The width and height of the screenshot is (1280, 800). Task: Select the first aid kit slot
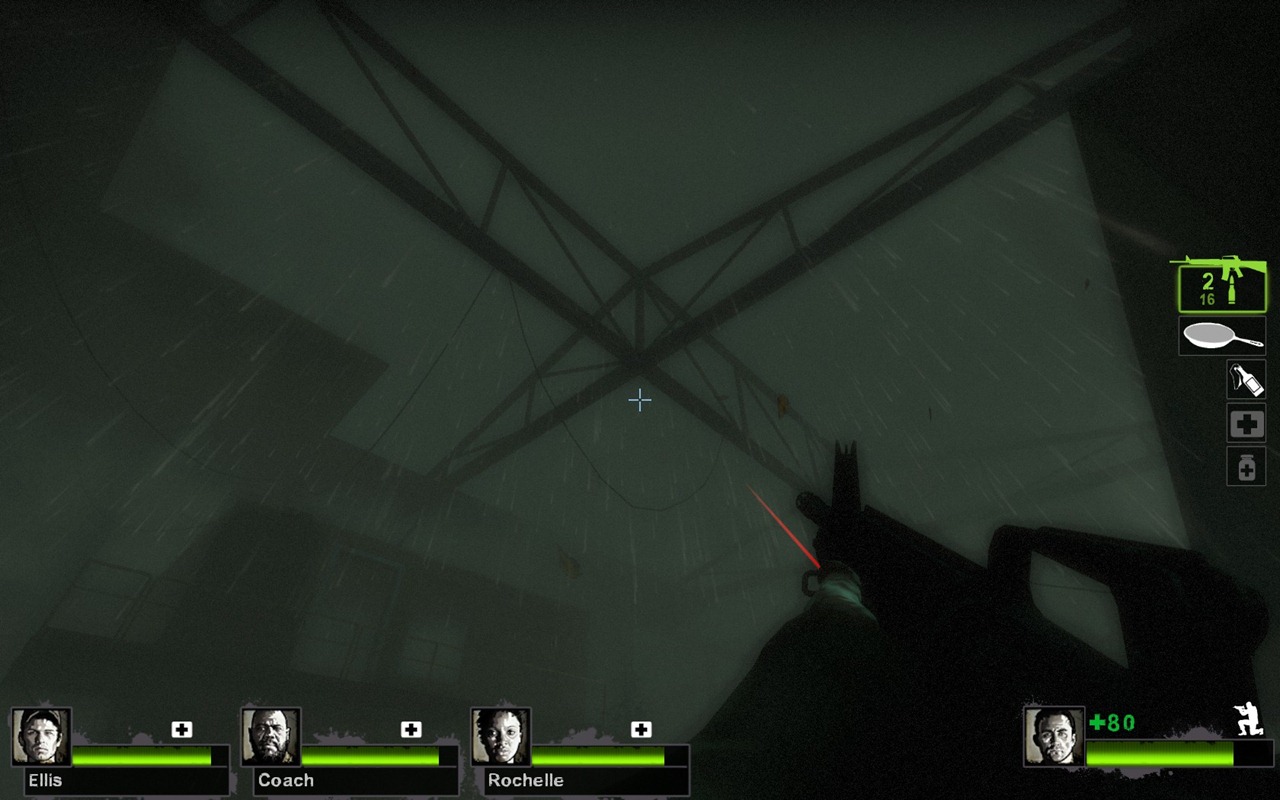(x=1246, y=423)
